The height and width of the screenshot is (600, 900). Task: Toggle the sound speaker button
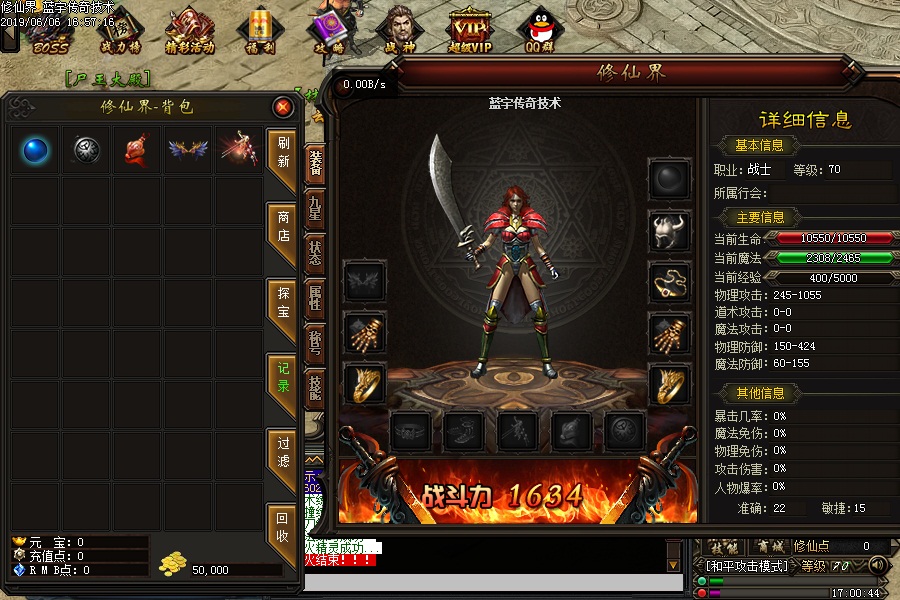point(879,565)
